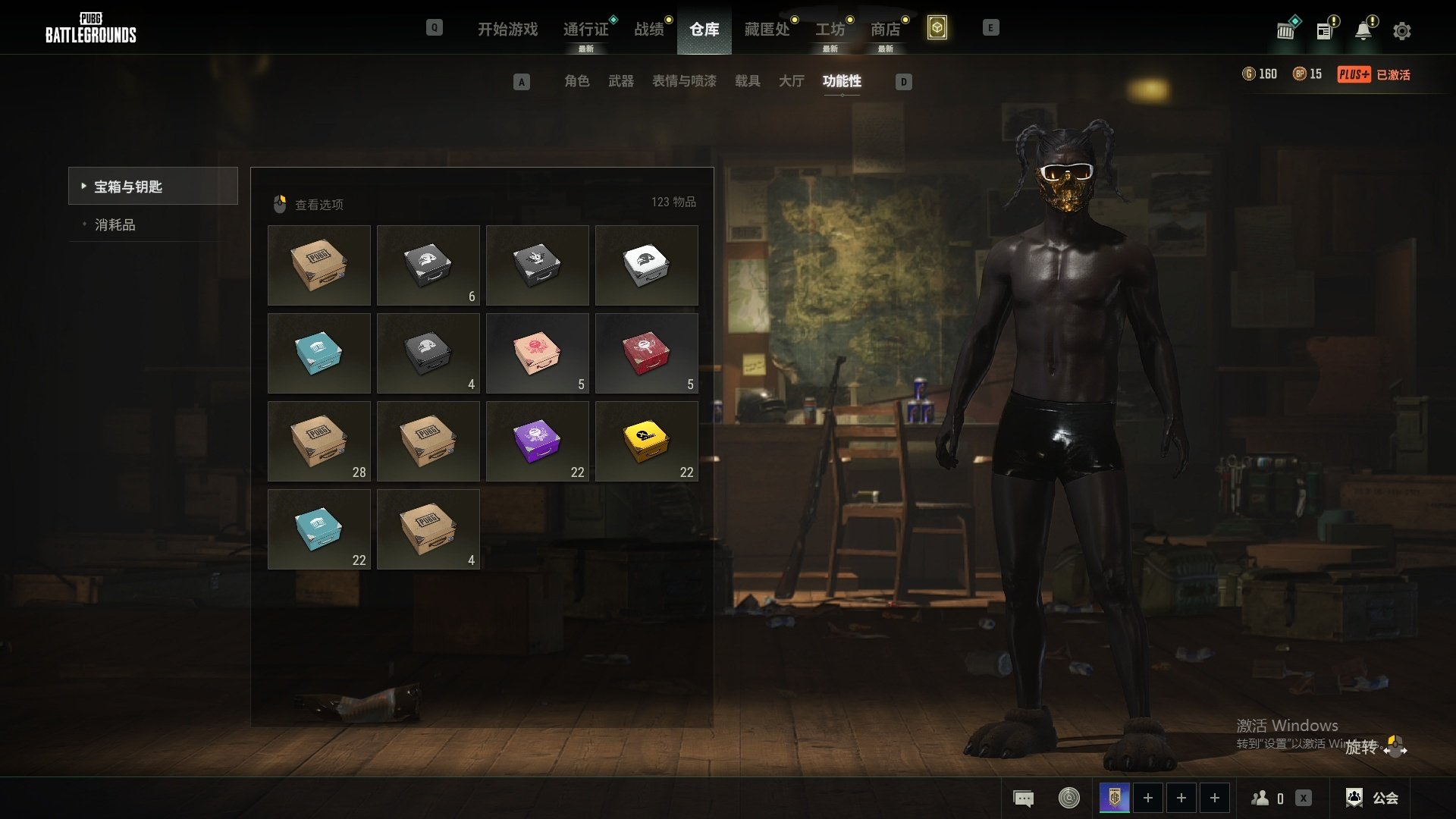The width and height of the screenshot is (1456, 819).
Task: Choose the dark red crate slot
Action: (646, 353)
